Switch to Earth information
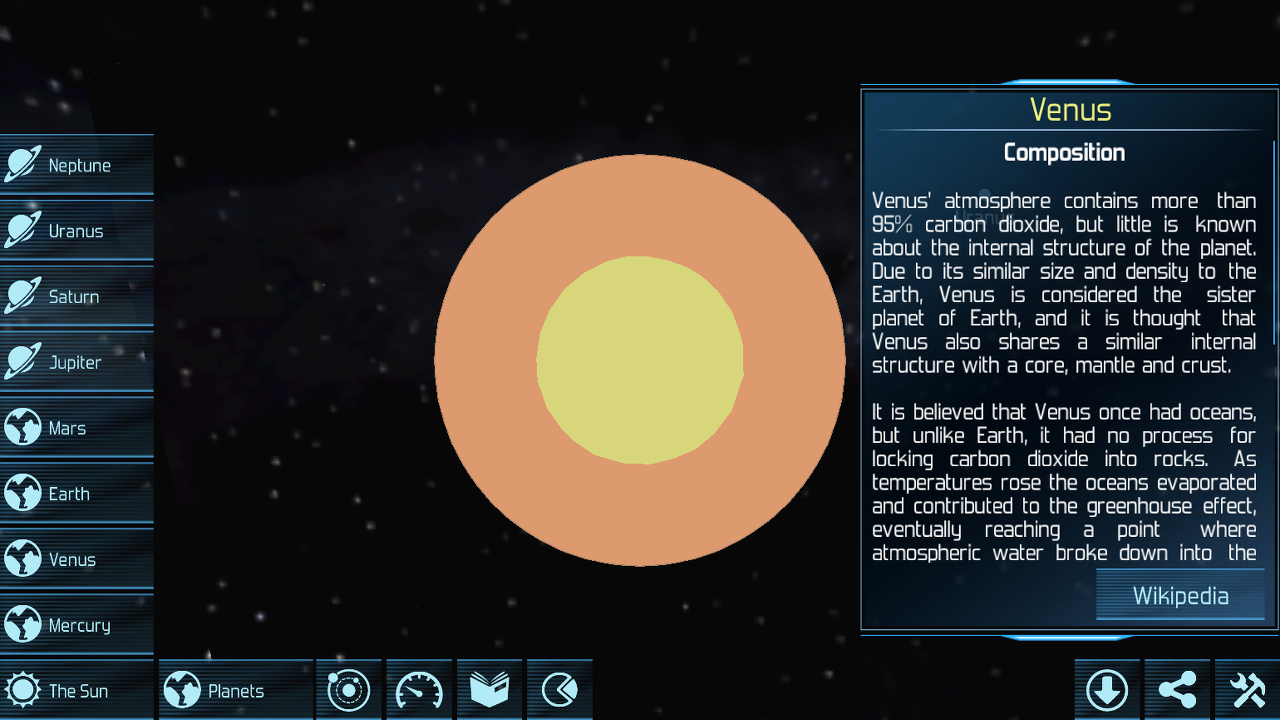Image resolution: width=1280 pixels, height=720 pixels. point(77,493)
